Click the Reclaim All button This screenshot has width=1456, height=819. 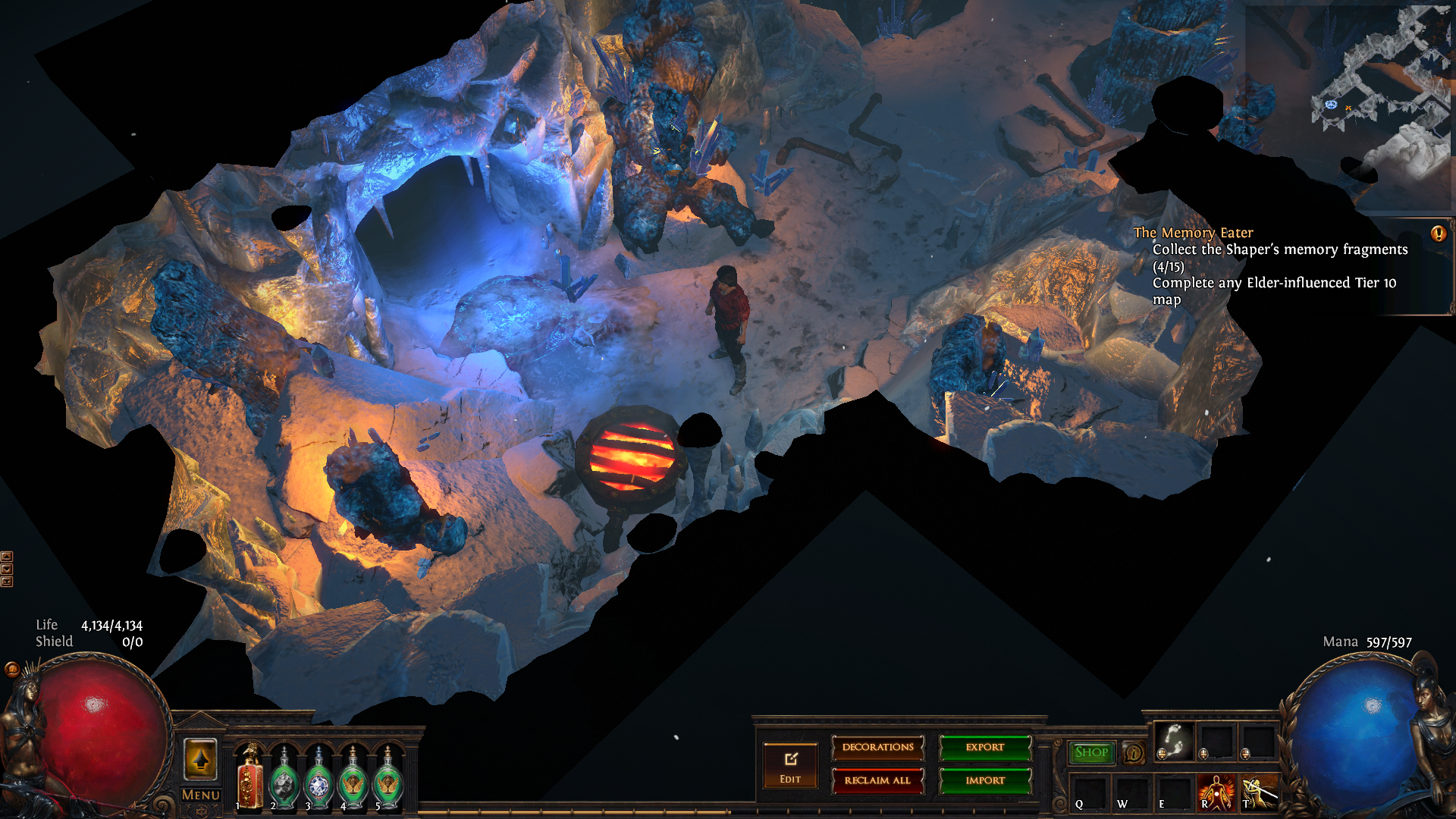877,780
